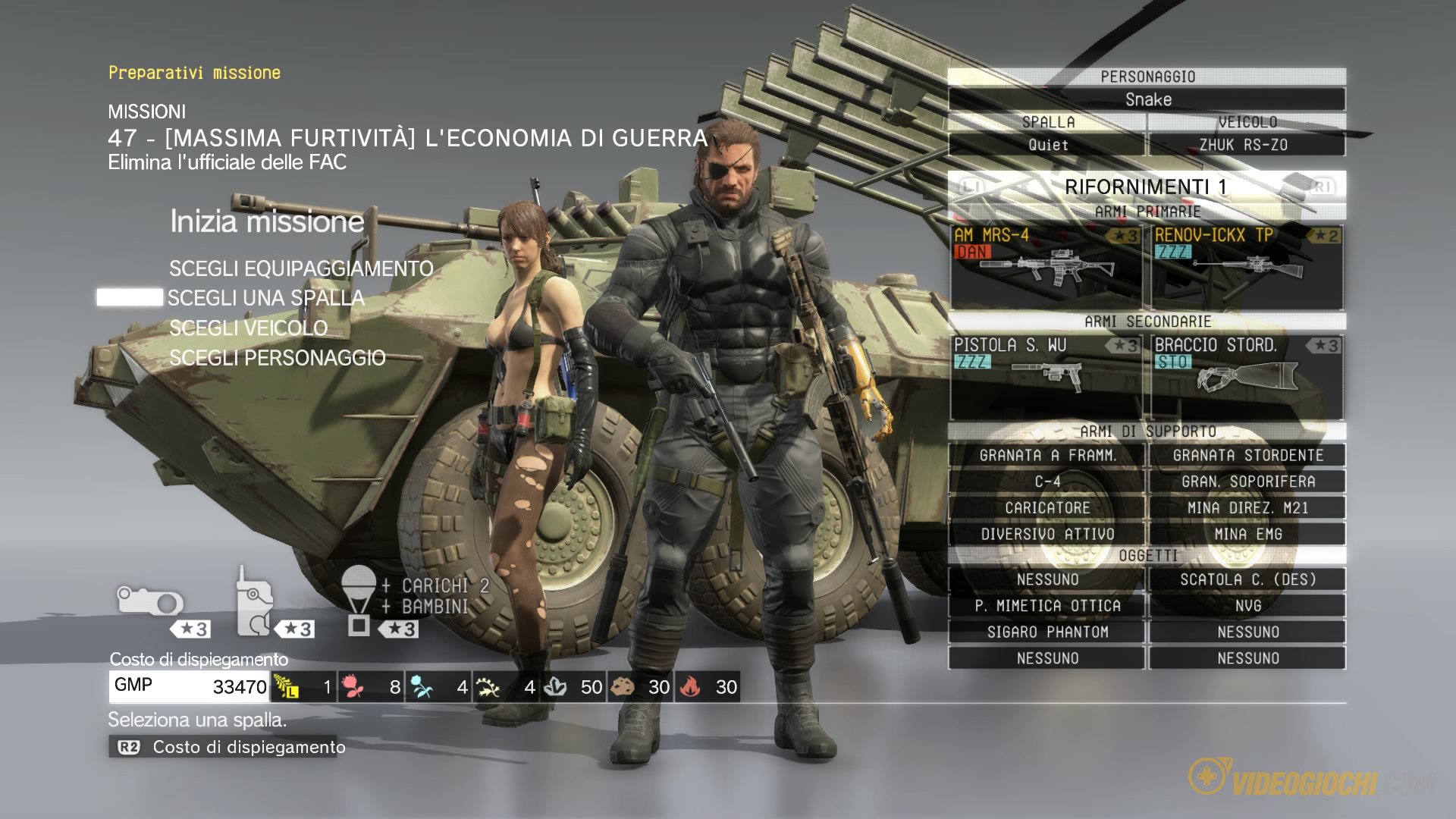The width and height of the screenshot is (1456, 819).
Task: Pick the Braccio Stord. arm slot
Action: pyautogui.click(x=1247, y=376)
